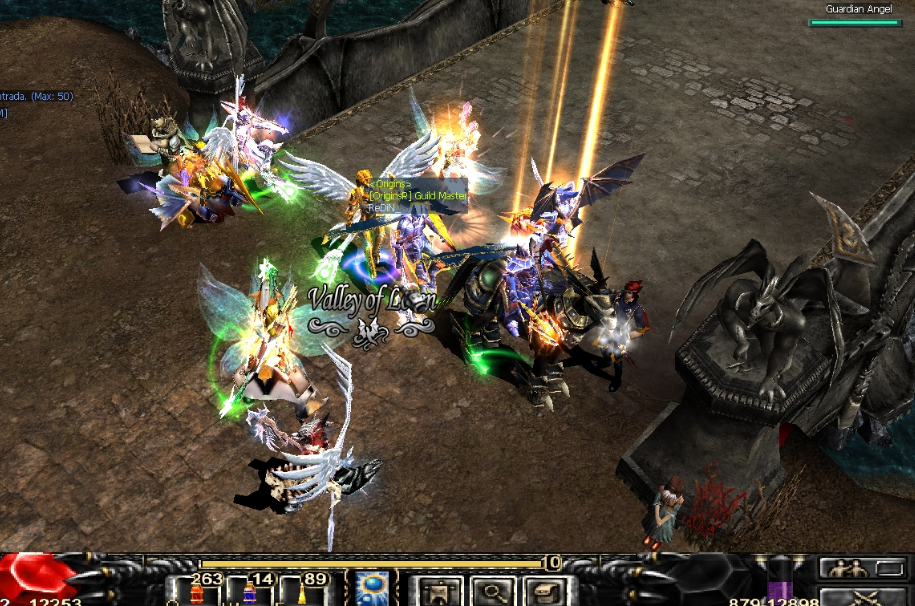The width and height of the screenshot is (915, 606).
Task: Use the blue mana potion slot
Action: click(249, 592)
